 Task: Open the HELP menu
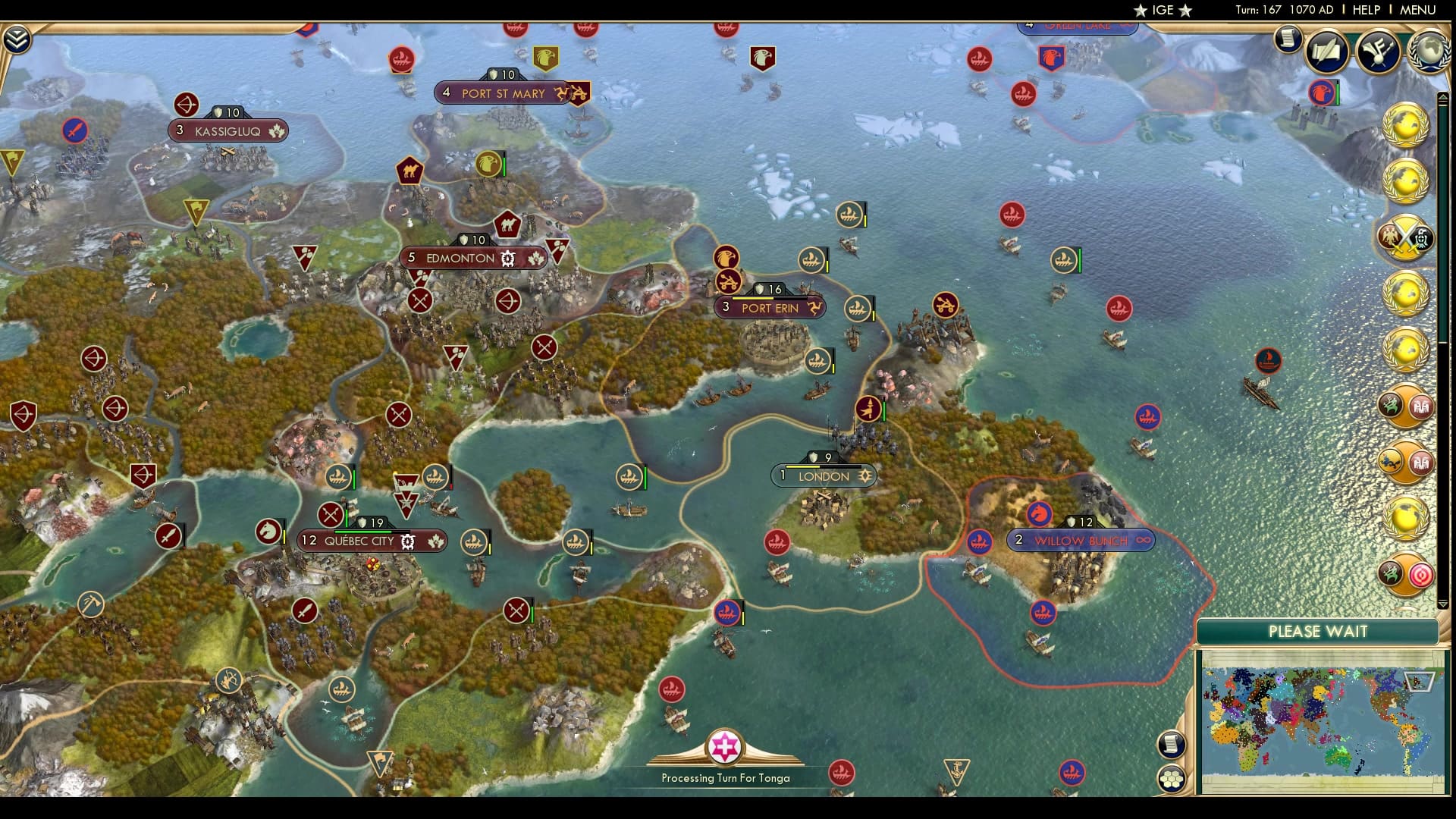[1365, 10]
